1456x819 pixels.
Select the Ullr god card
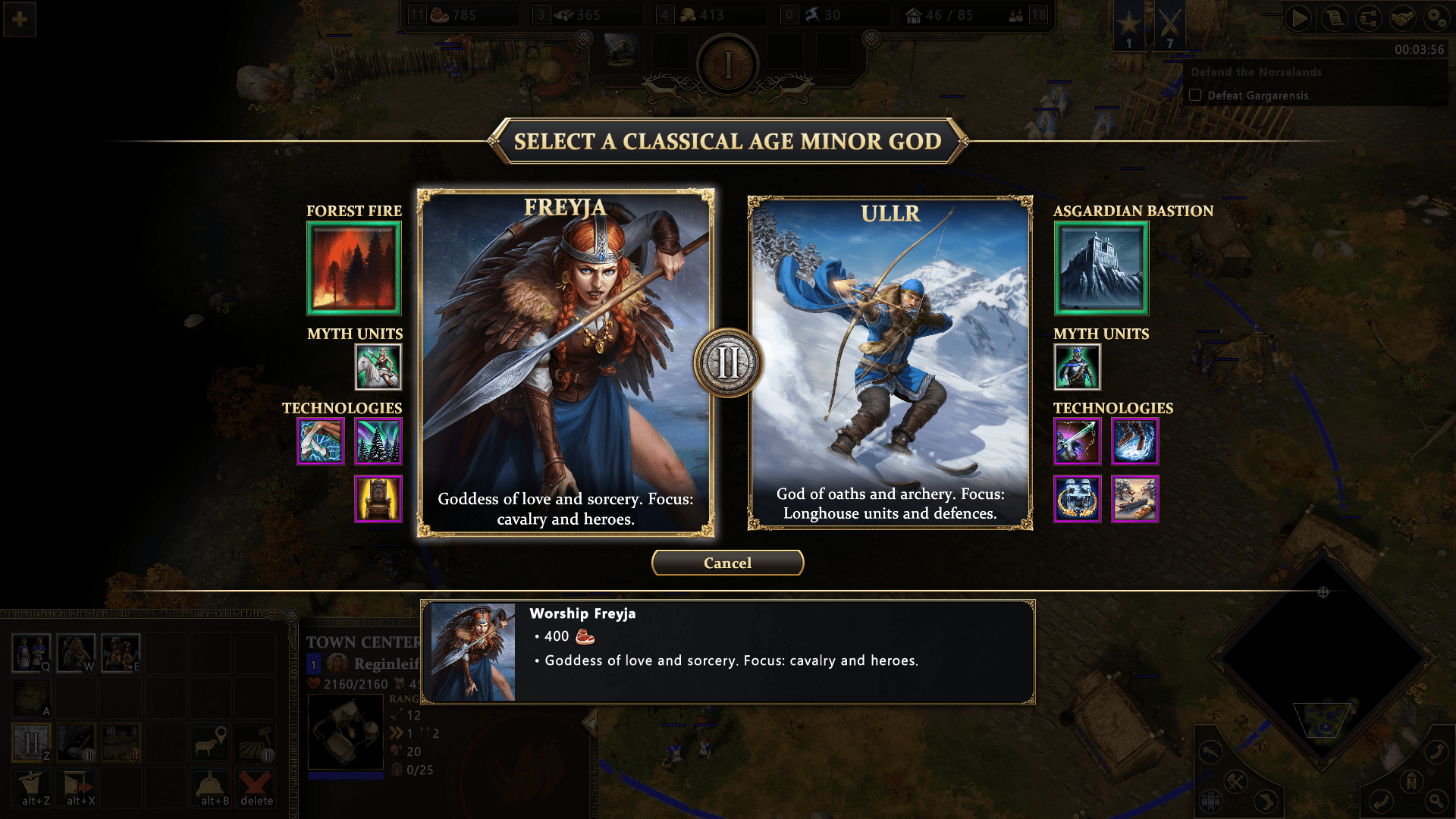pyautogui.click(x=890, y=362)
